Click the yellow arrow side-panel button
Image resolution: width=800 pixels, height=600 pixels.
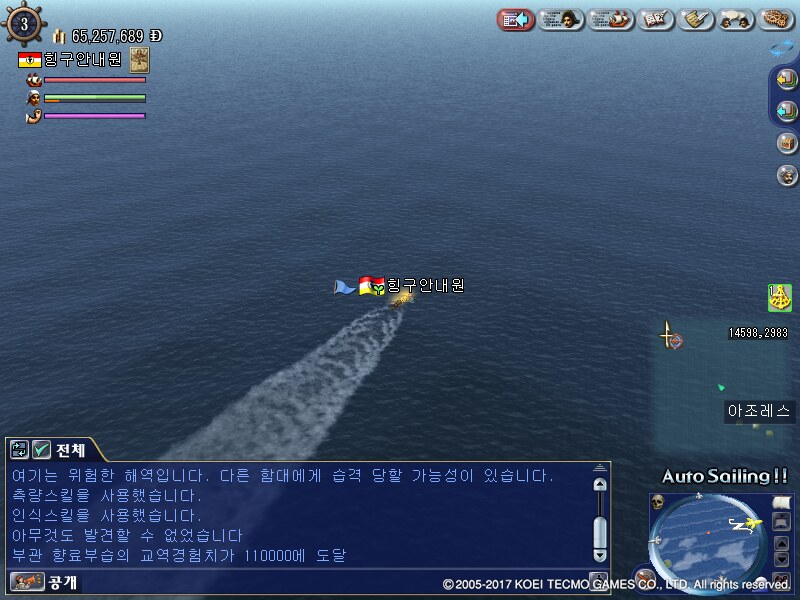786,79
